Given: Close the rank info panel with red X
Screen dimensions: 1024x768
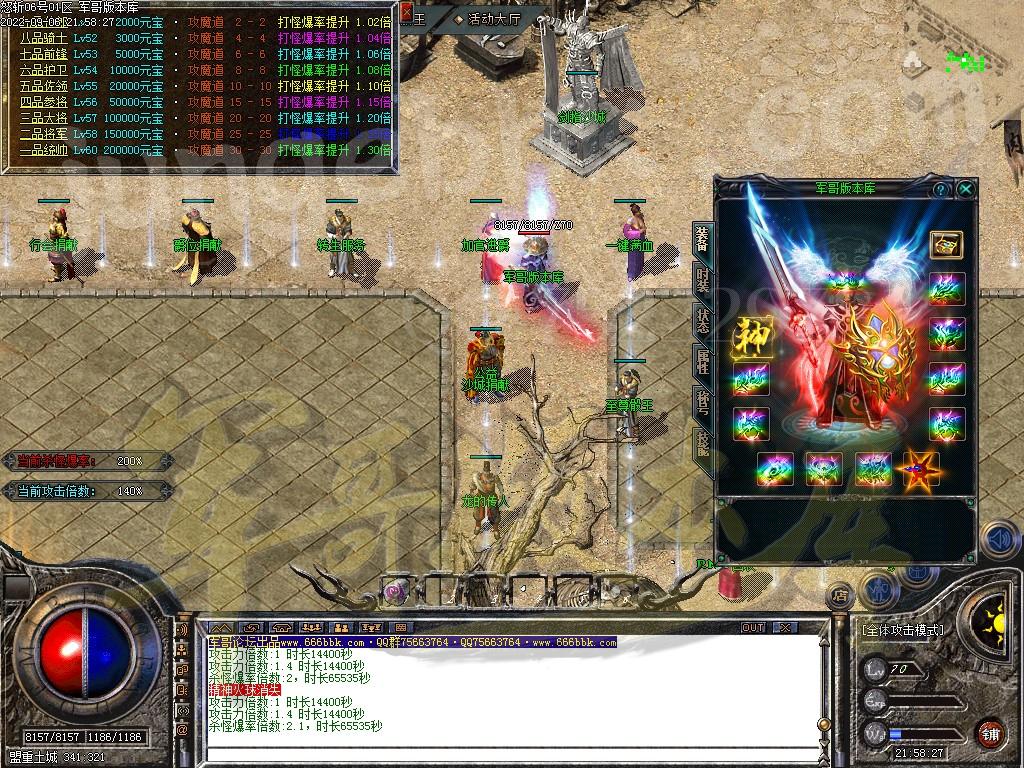Looking at the screenshot, I should pos(406,12).
